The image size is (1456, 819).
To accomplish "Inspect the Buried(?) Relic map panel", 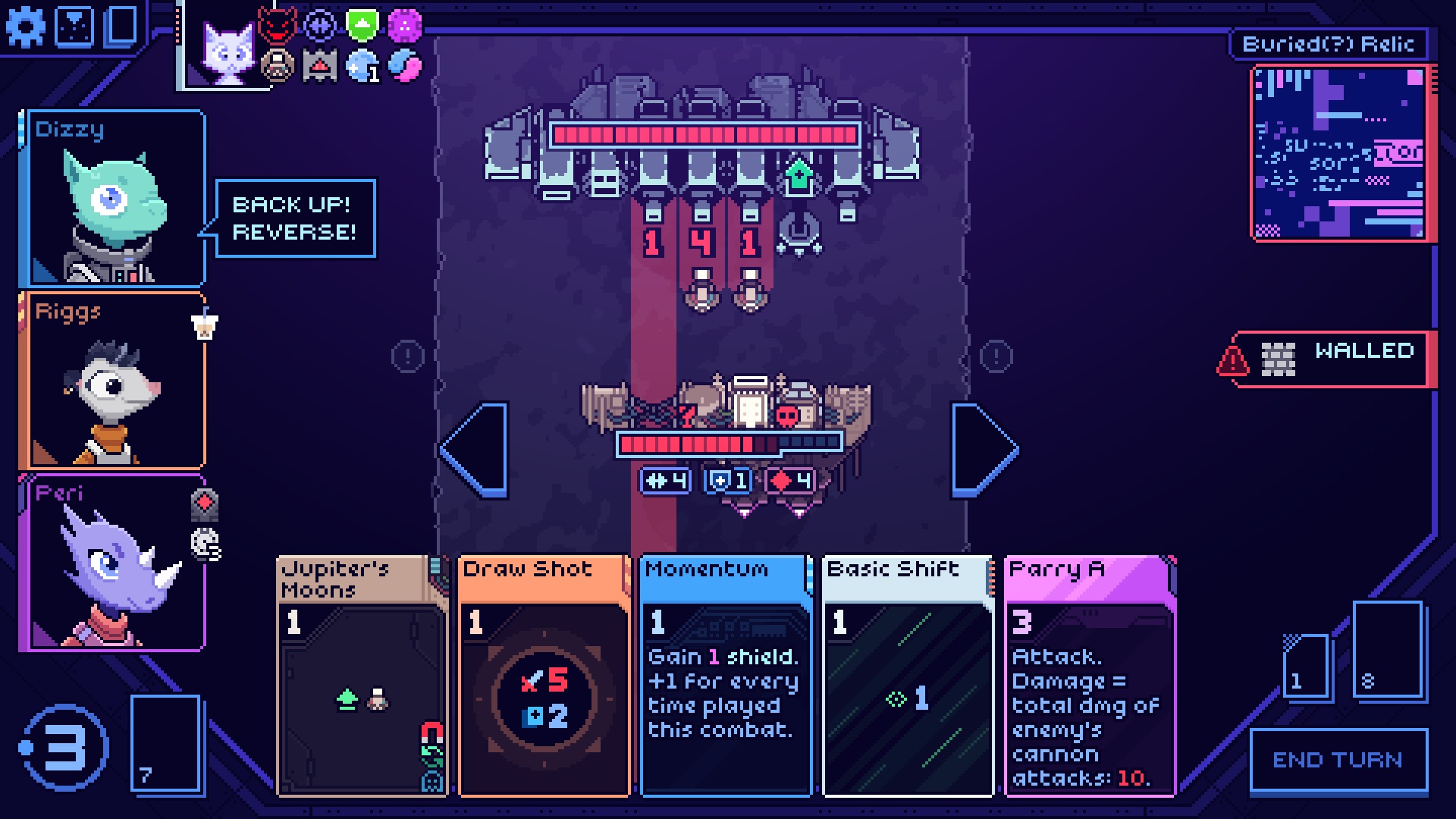I will pyautogui.click(x=1340, y=153).
